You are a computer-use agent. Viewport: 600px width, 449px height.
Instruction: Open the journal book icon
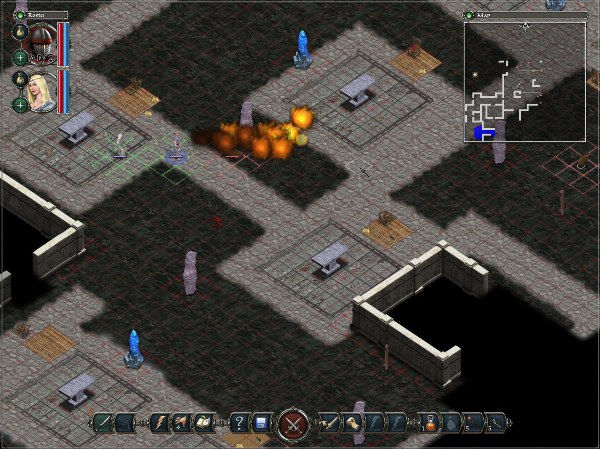click(205, 423)
